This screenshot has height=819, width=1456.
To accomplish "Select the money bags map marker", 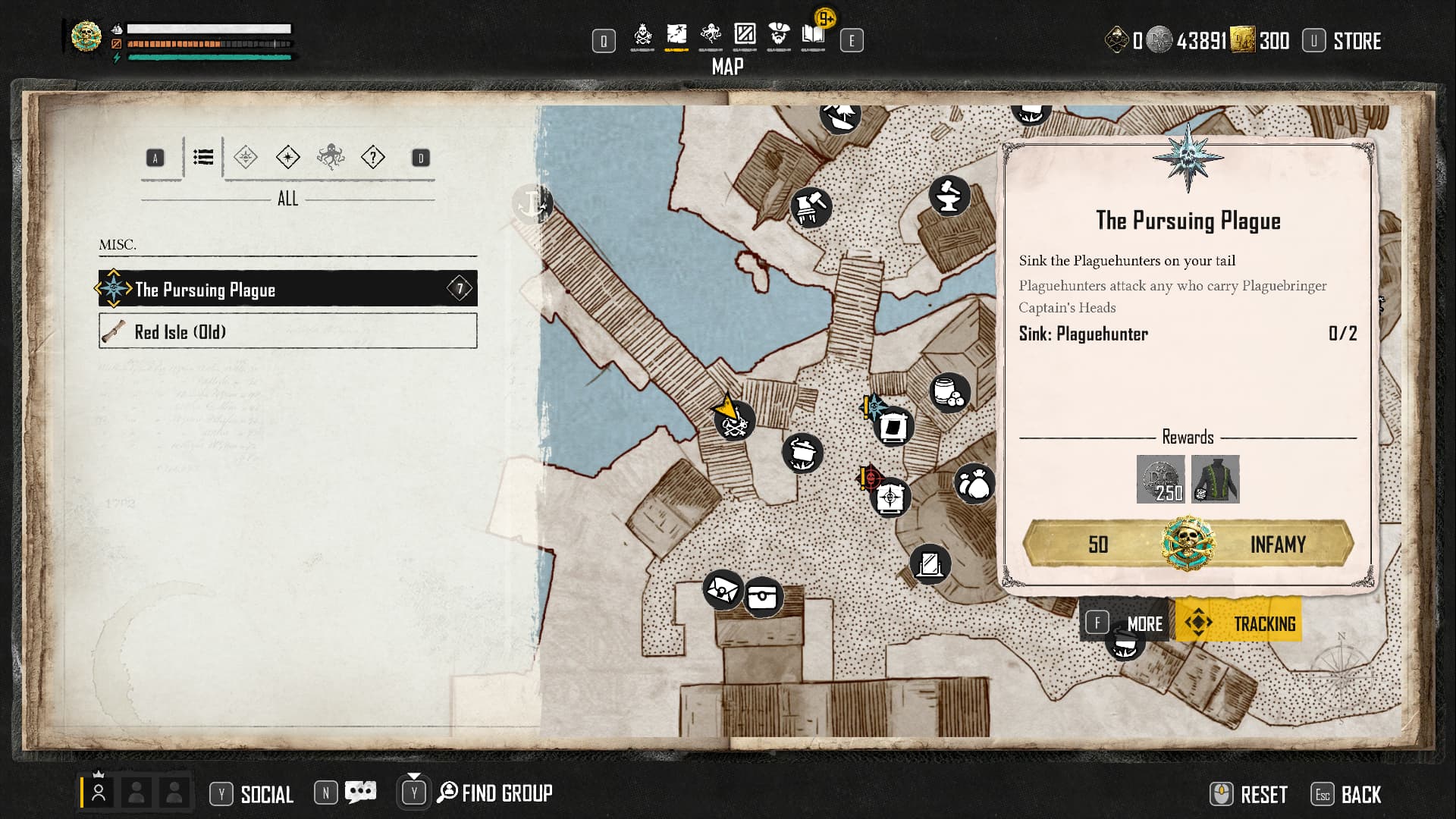I will (974, 484).
